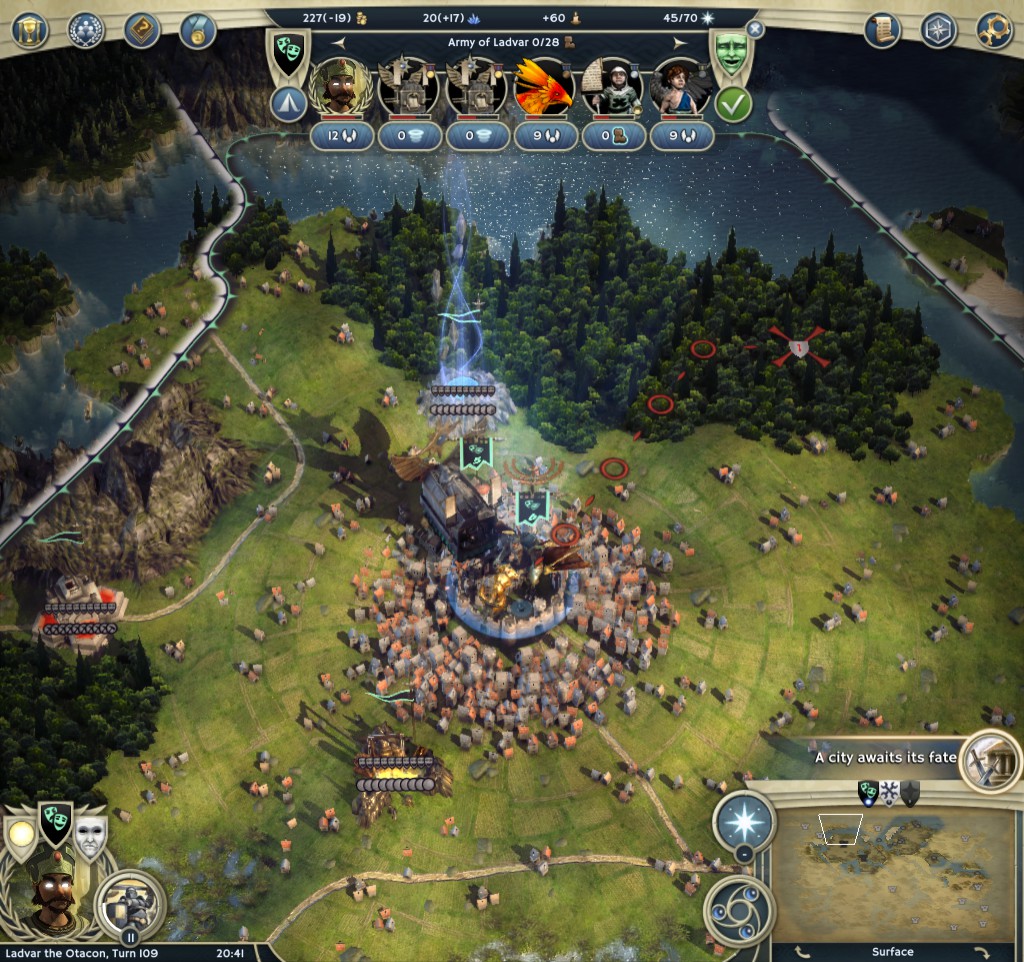Go to the previous army arrow

point(337,43)
